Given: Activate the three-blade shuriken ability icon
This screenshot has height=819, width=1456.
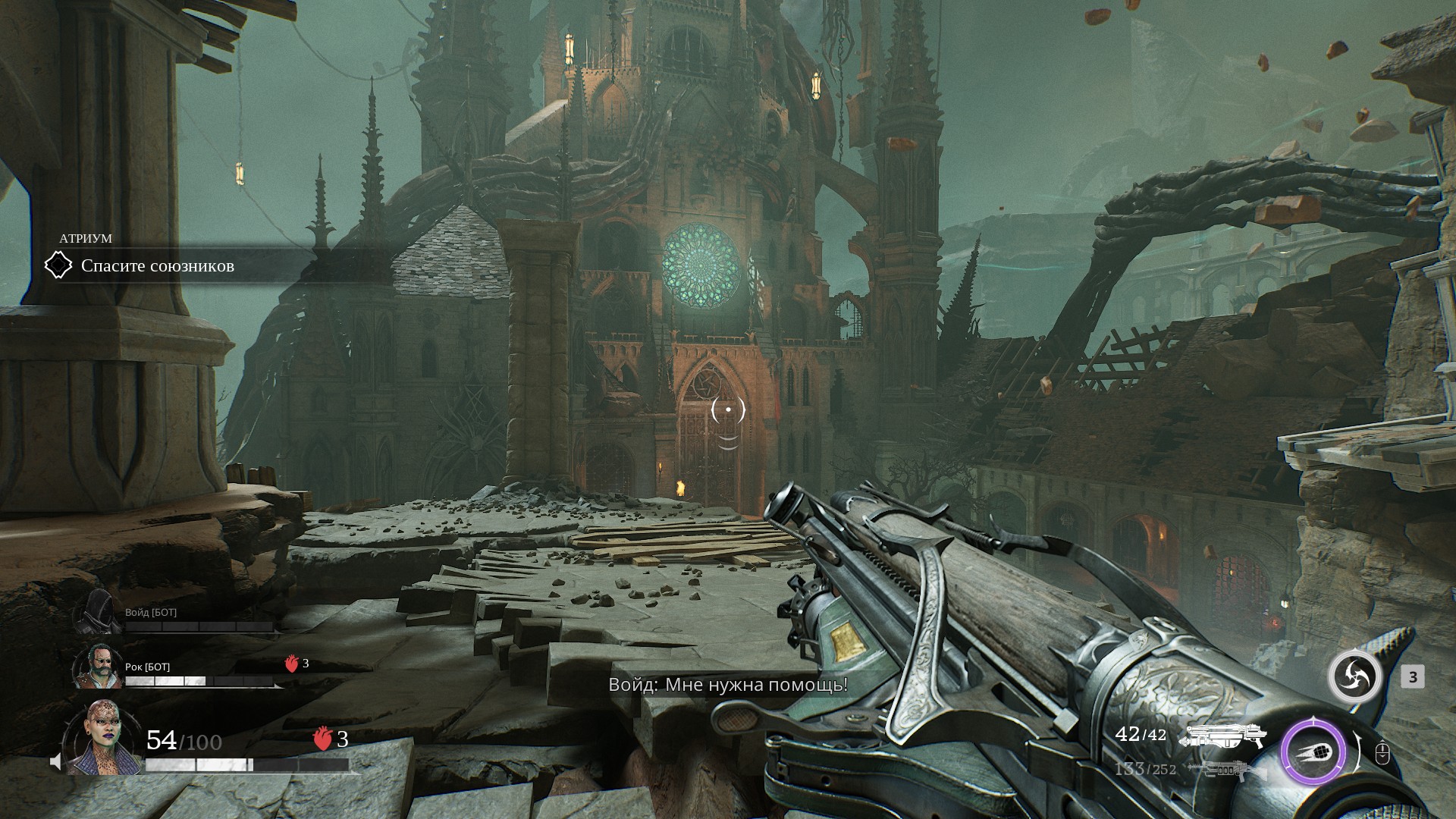Looking at the screenshot, I should click(x=1354, y=676).
